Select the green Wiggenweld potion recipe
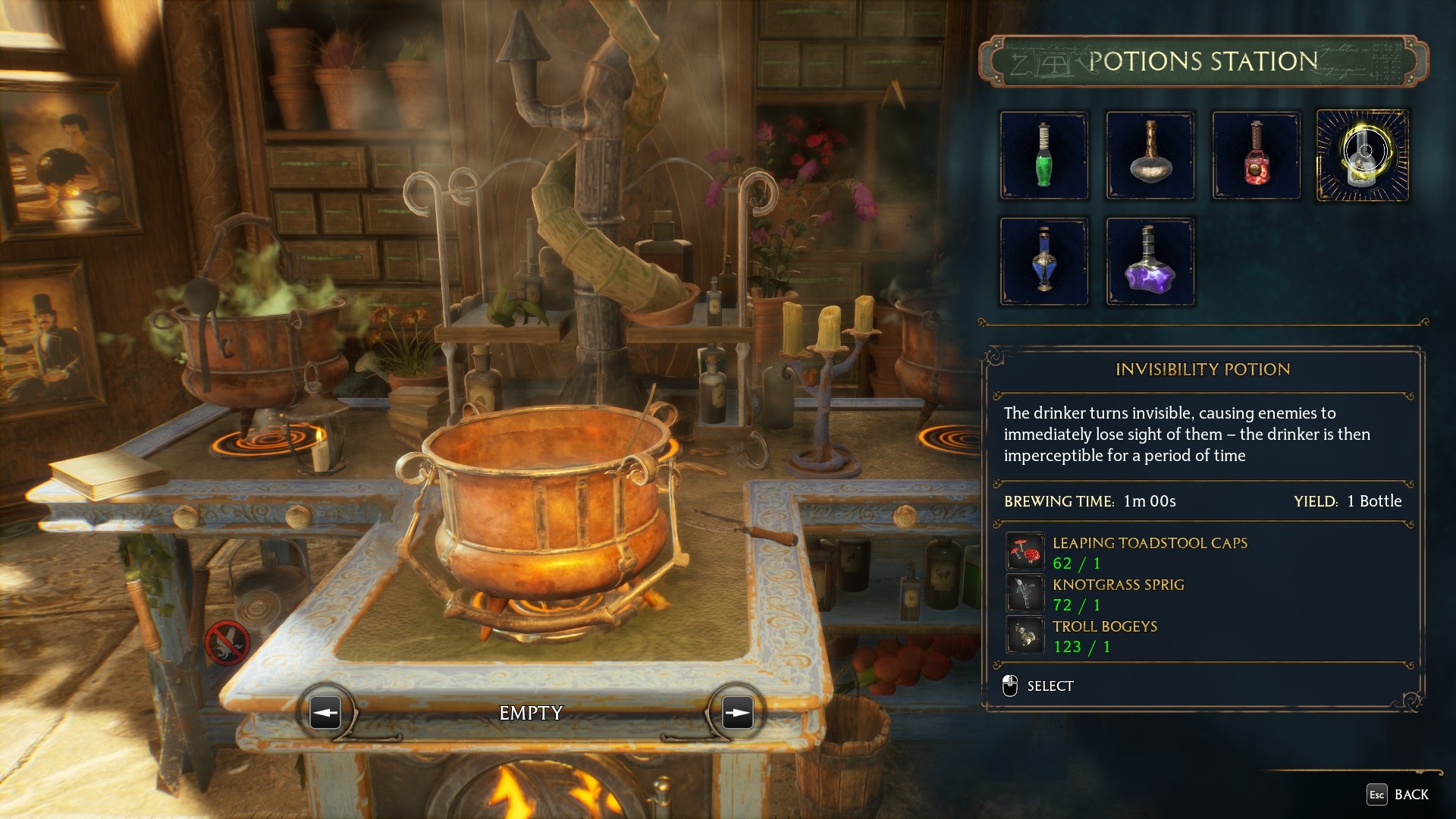This screenshot has height=819, width=1456. [x=1044, y=155]
